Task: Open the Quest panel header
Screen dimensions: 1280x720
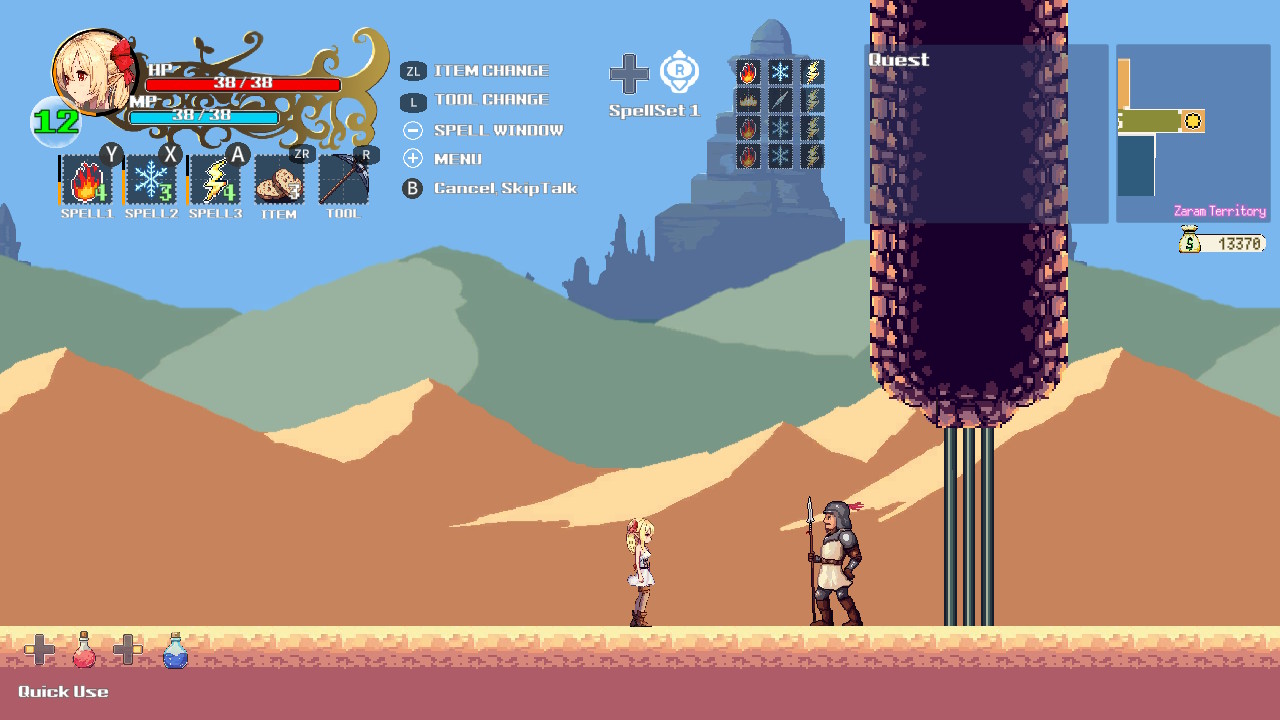Action: pos(897,60)
